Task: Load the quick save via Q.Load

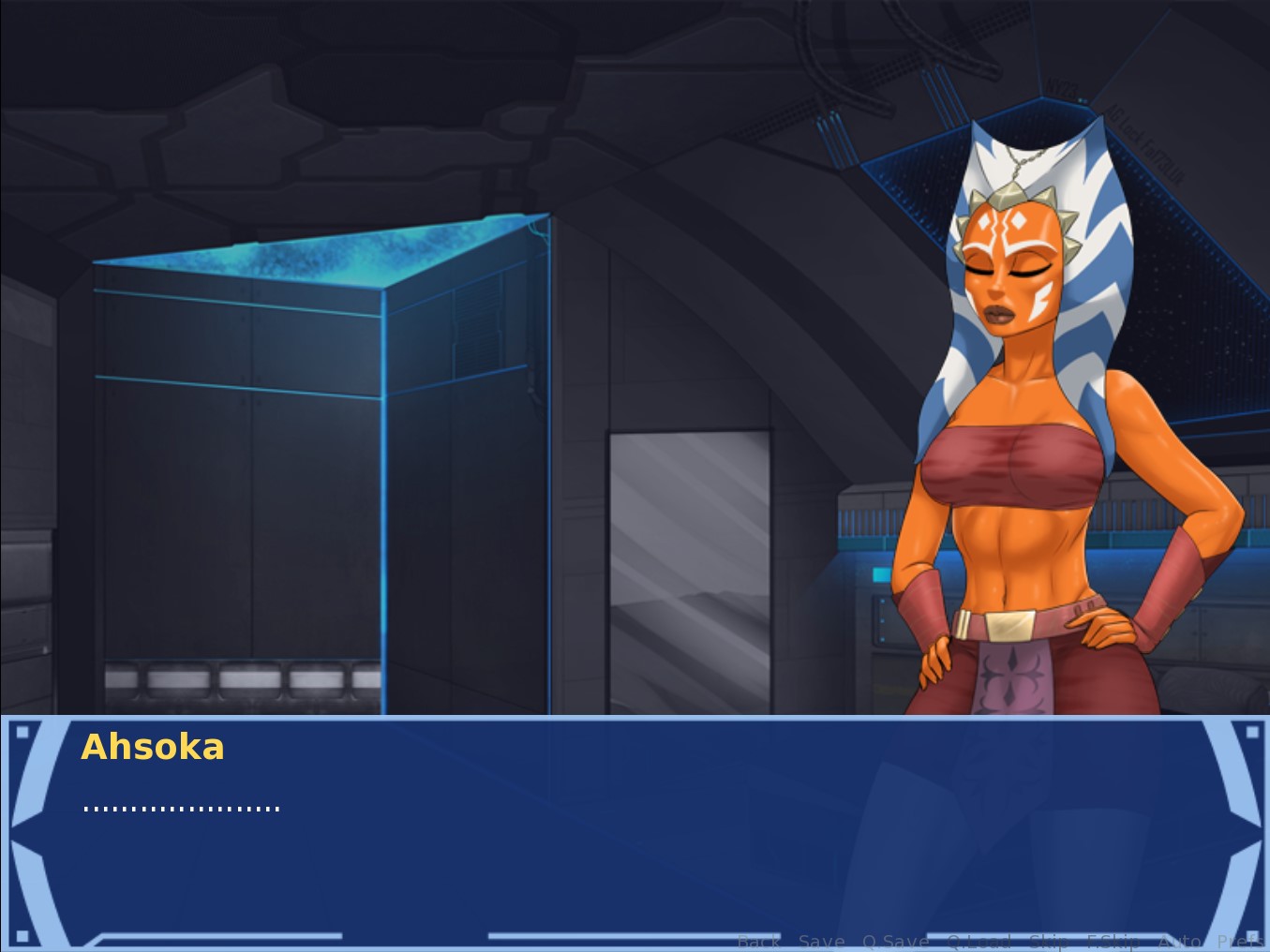Action: 979,941
